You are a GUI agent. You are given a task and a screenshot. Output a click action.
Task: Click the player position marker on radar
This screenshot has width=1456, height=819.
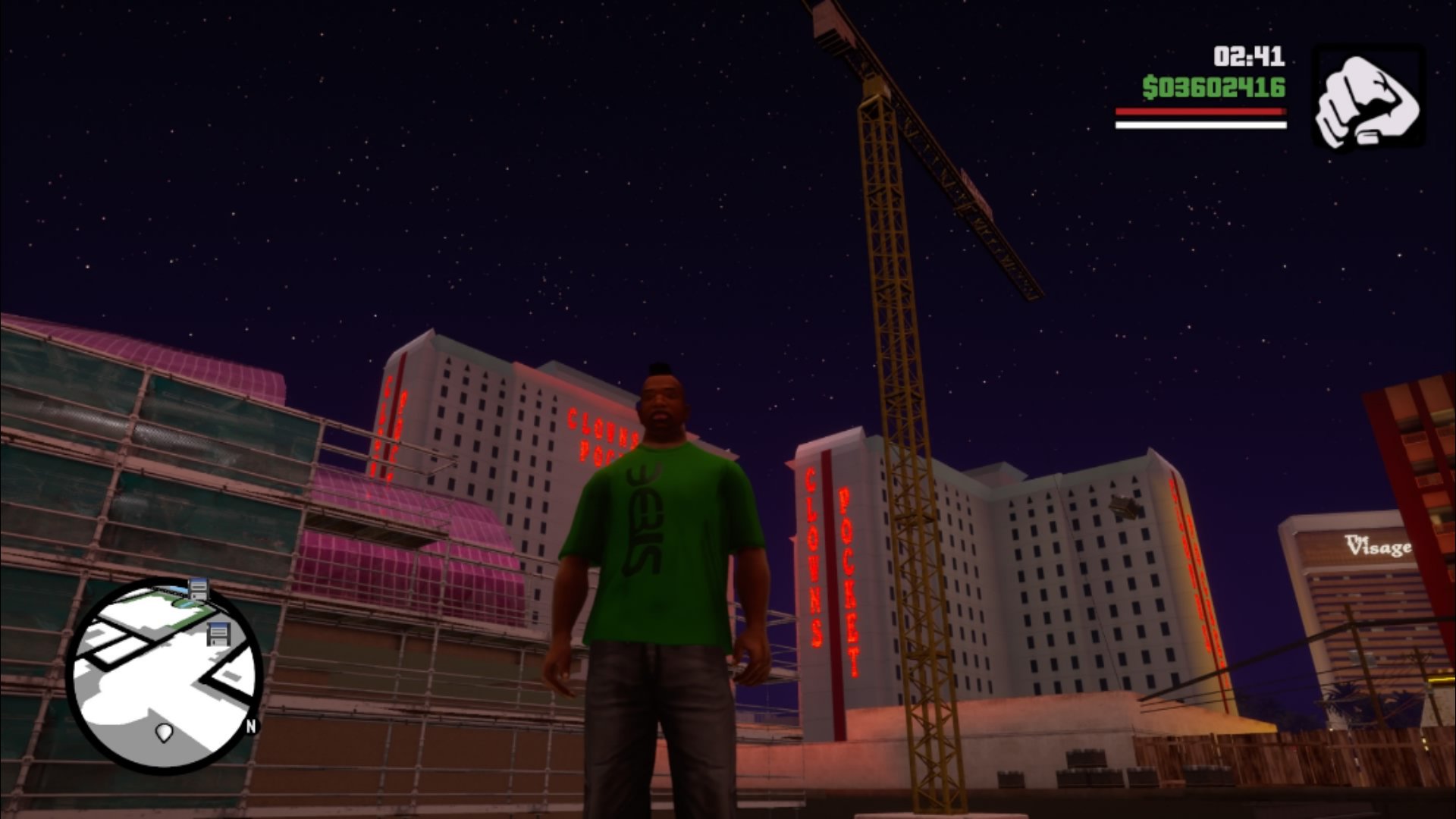(164, 732)
